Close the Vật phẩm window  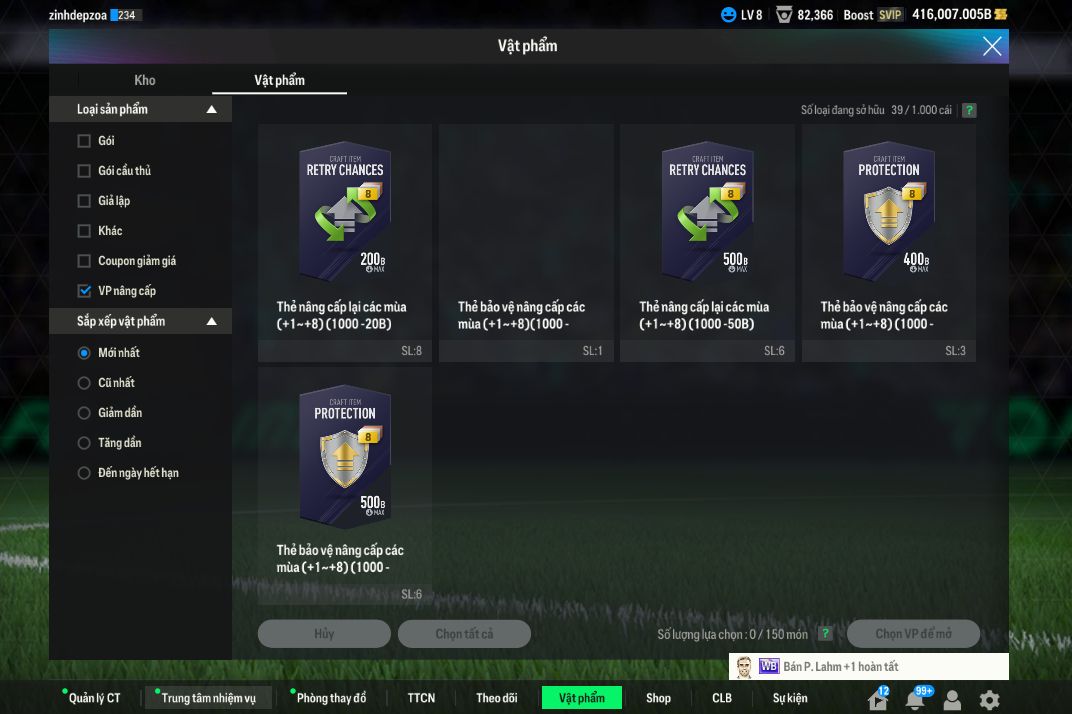992,46
